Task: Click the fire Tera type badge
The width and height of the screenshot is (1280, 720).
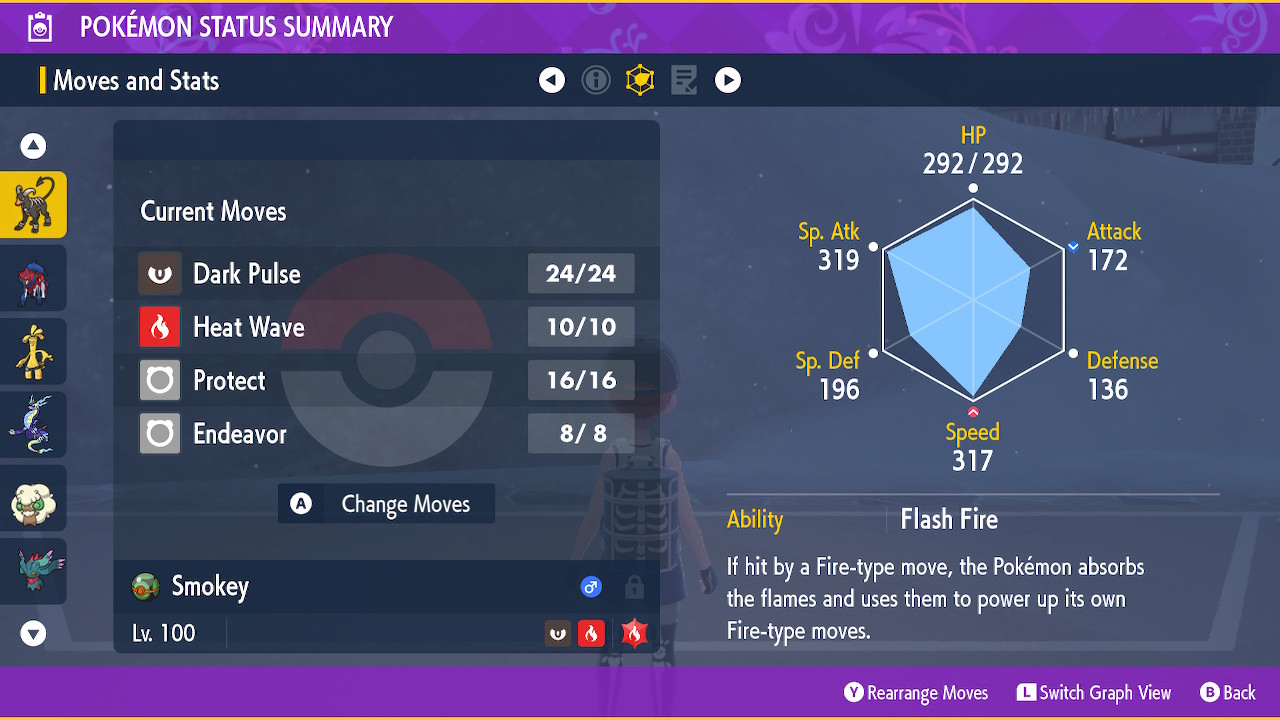Action: [634, 633]
